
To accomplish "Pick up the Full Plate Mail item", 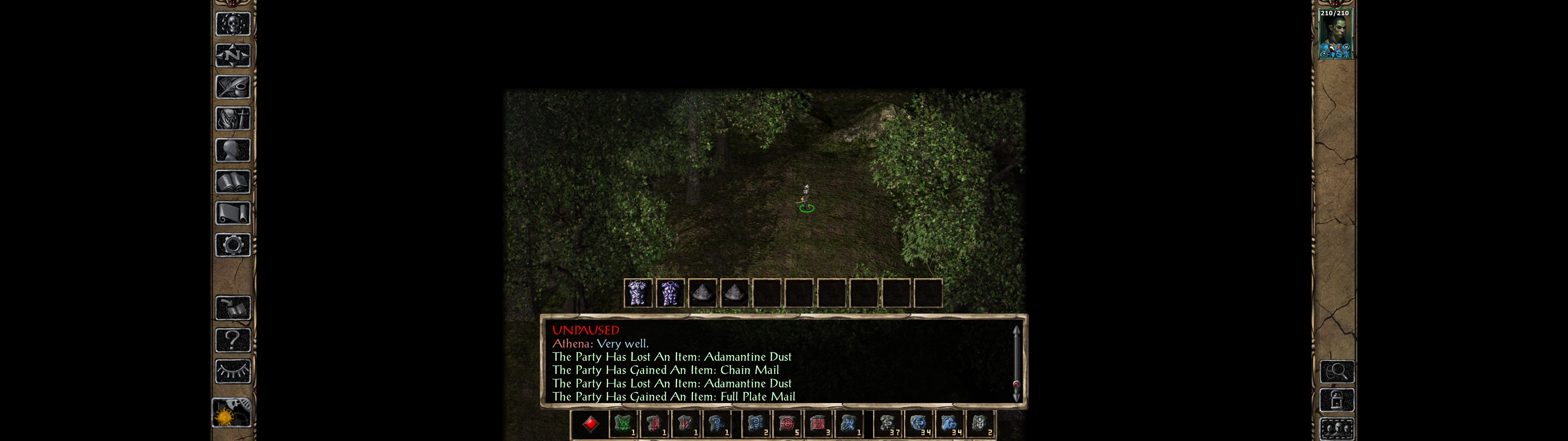I will tap(638, 294).
